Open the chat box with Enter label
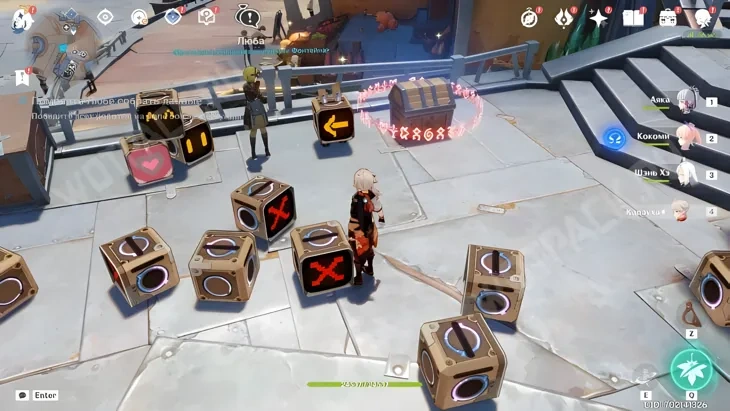This screenshot has width=730, height=411. coord(38,395)
